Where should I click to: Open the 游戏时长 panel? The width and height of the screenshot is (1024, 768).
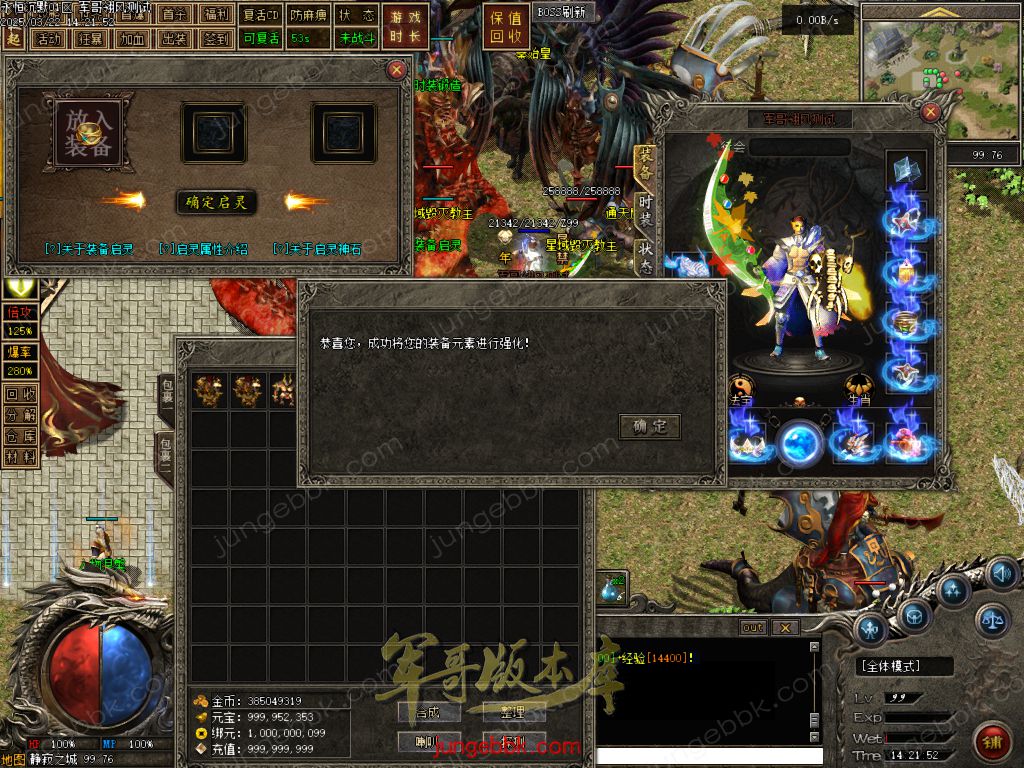(x=405, y=27)
